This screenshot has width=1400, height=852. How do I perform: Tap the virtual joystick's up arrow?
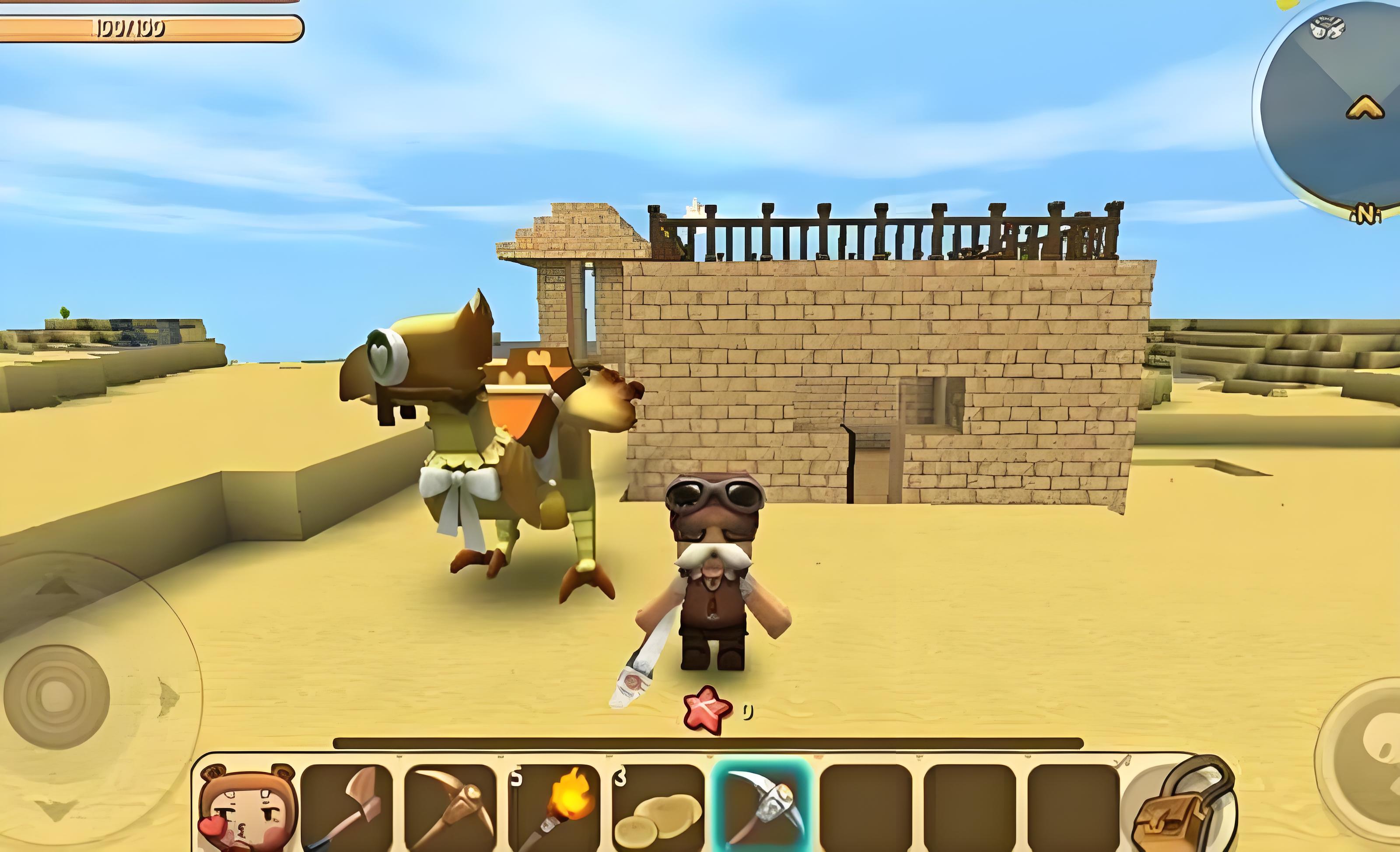(x=57, y=585)
